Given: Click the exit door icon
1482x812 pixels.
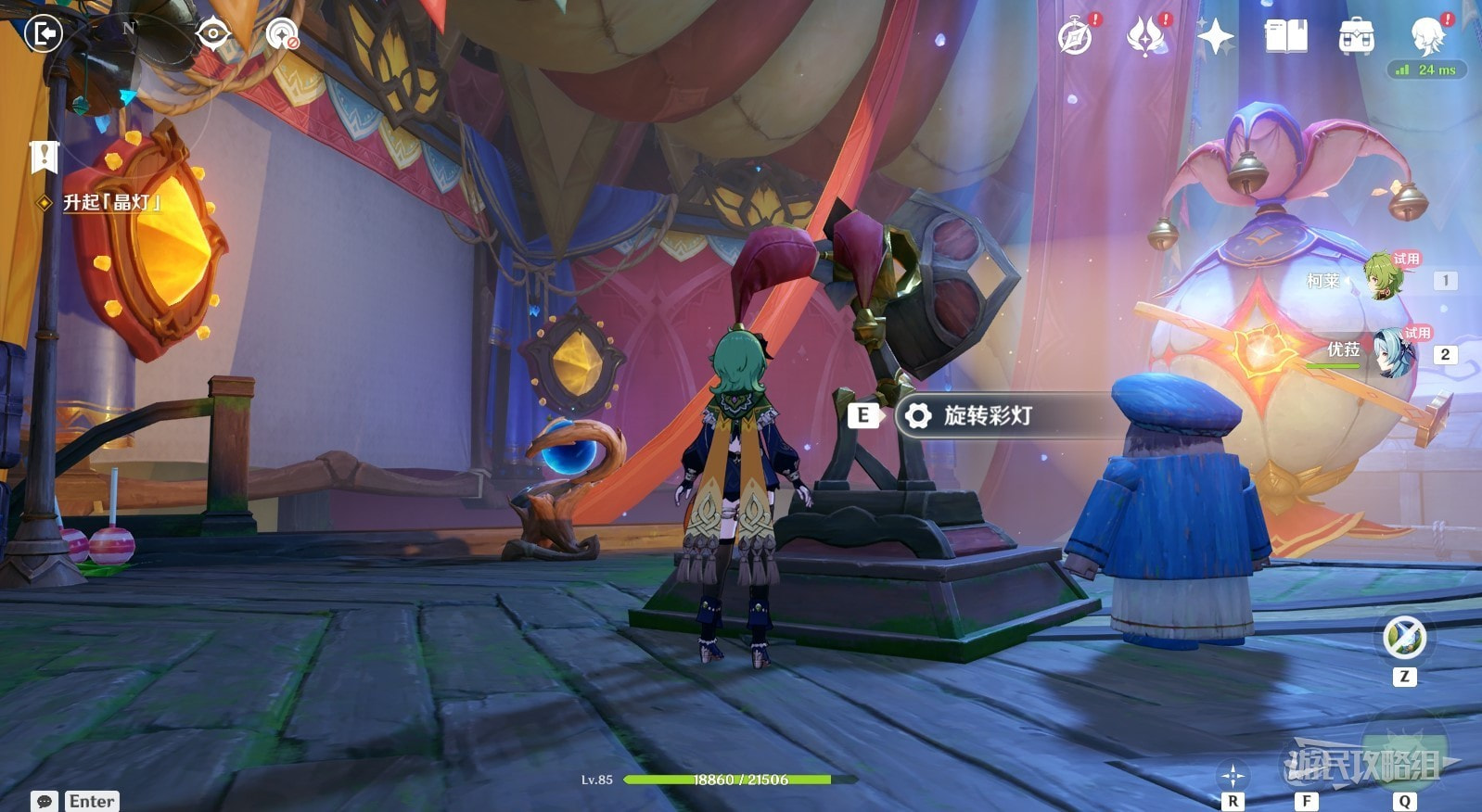Looking at the screenshot, I should 43,34.
